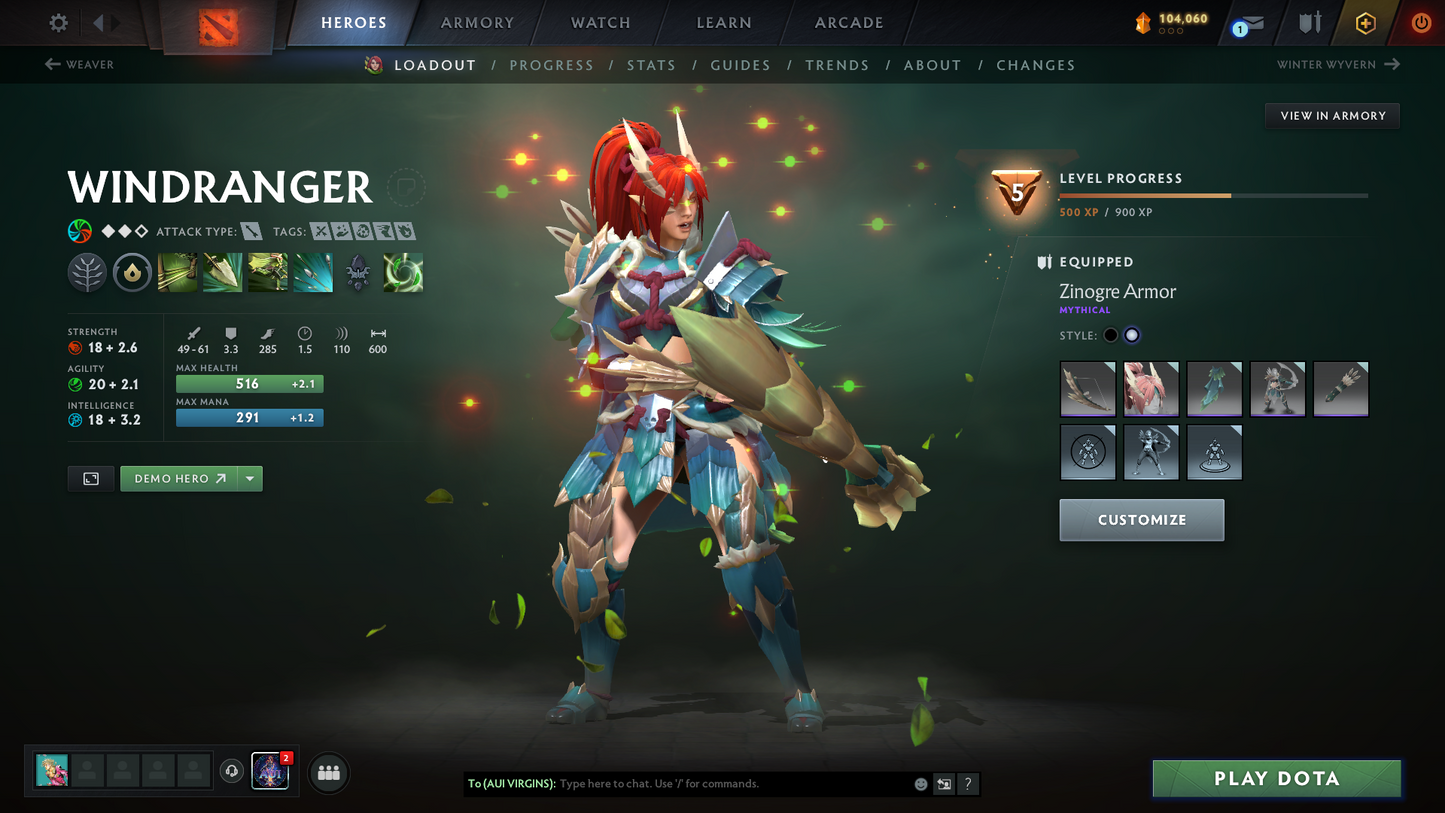Select the white style variant for Zinogre Armor

click(1131, 335)
